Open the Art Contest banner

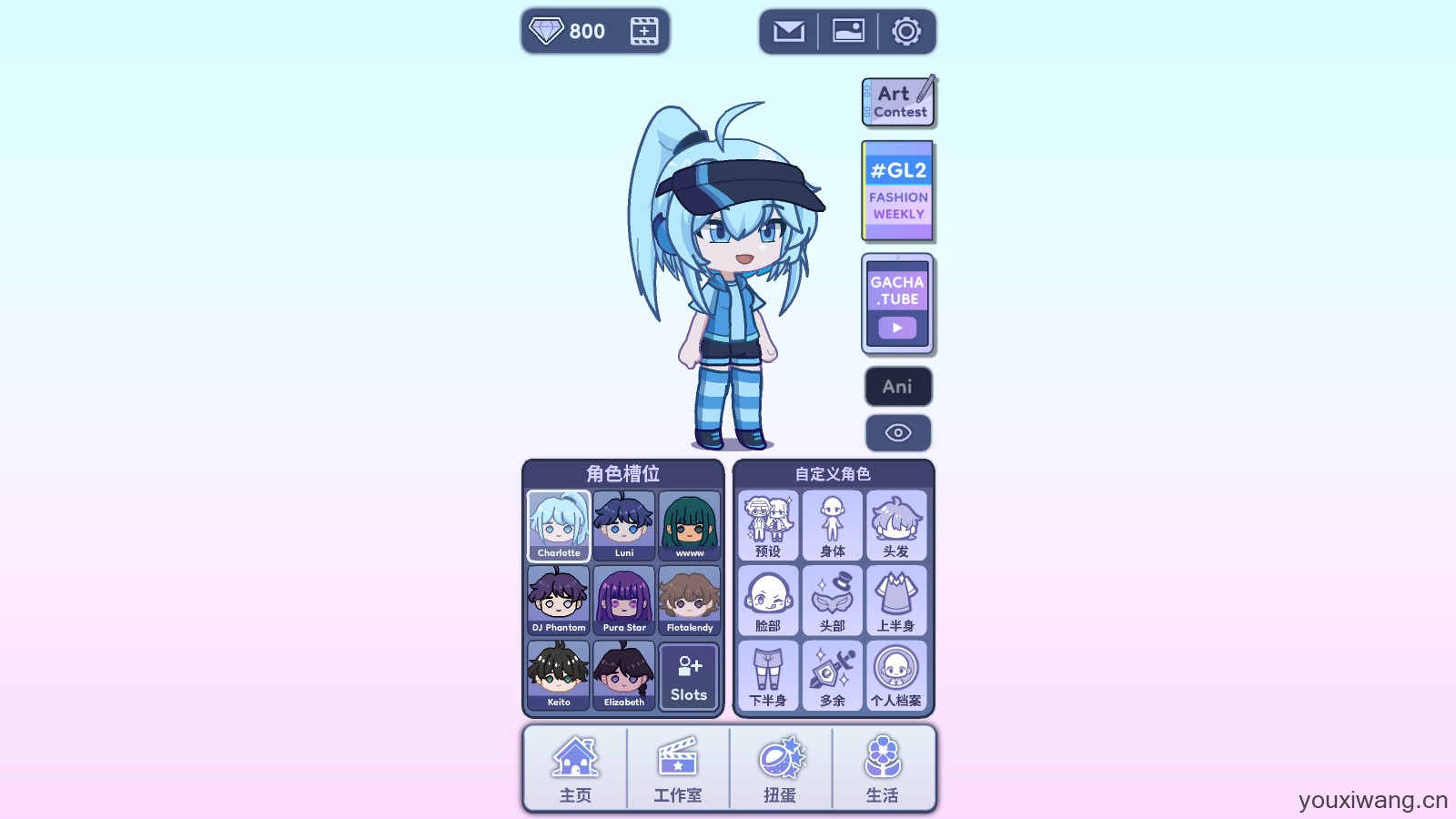pyautogui.click(x=897, y=101)
